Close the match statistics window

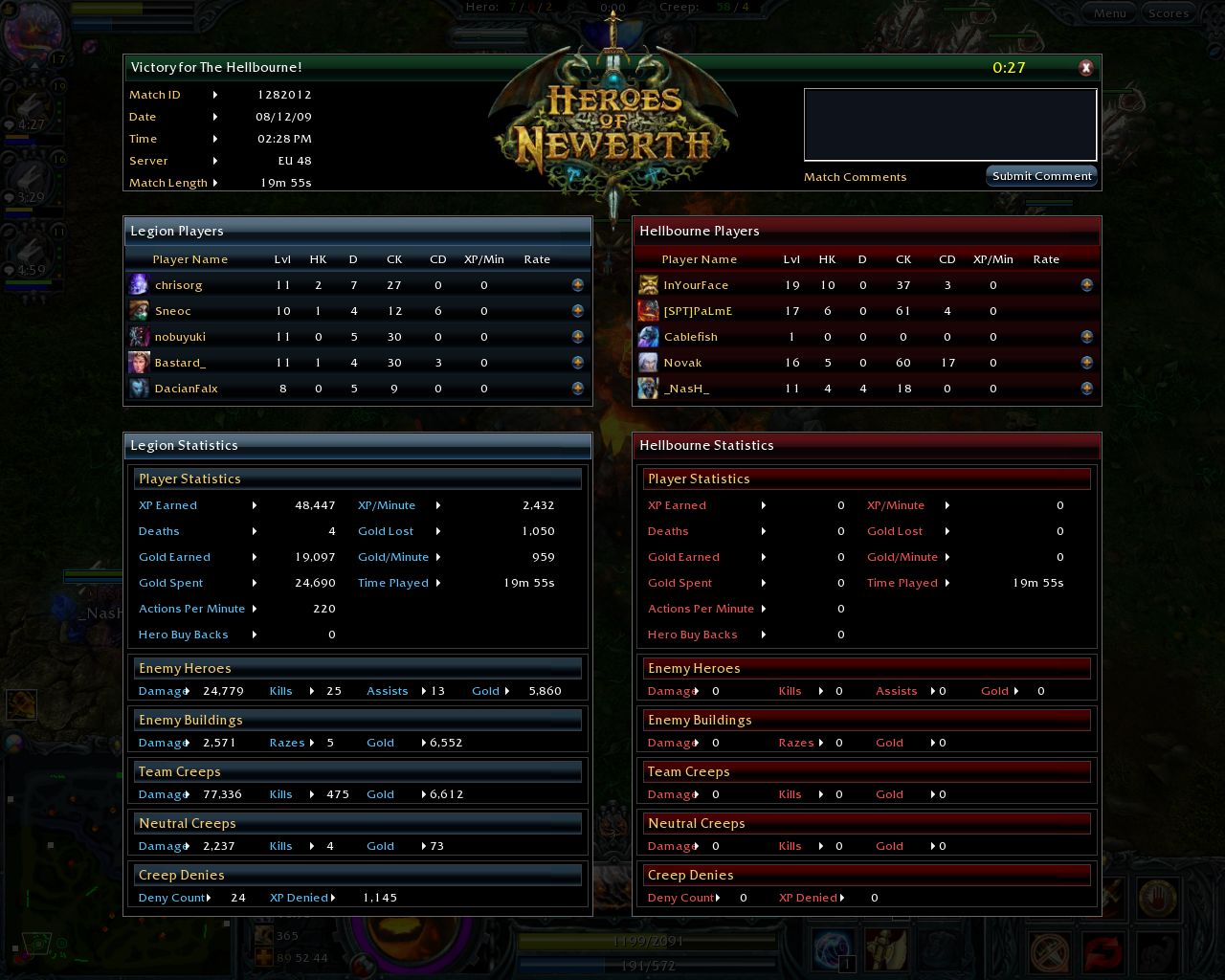pyautogui.click(x=1085, y=67)
